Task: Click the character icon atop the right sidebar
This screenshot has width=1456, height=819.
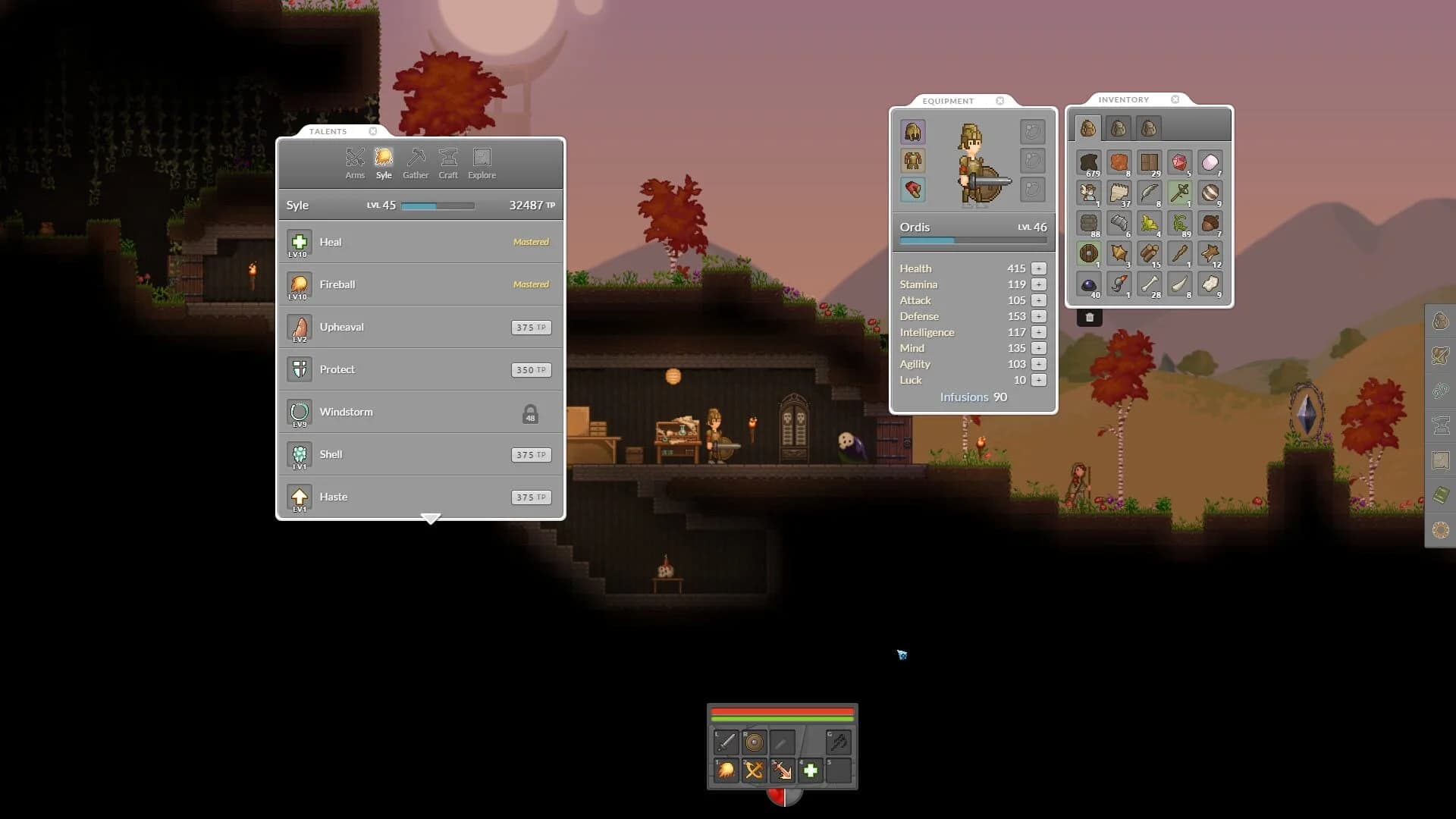Action: pyautogui.click(x=1440, y=320)
